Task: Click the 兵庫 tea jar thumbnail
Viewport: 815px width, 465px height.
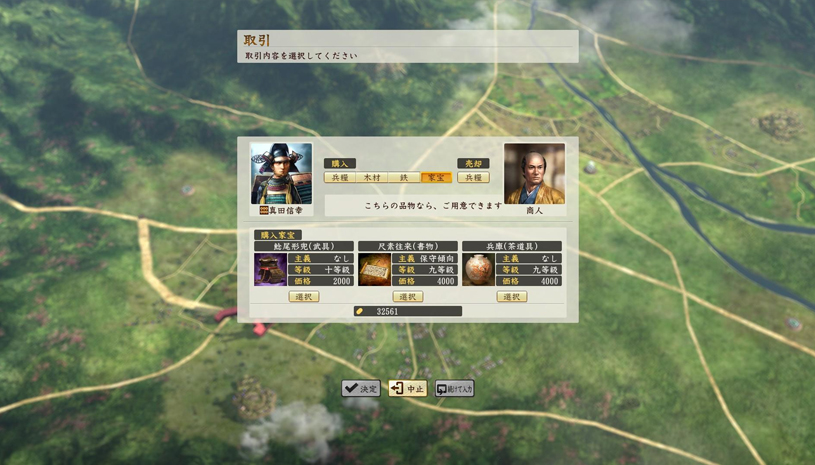Action: coord(479,270)
